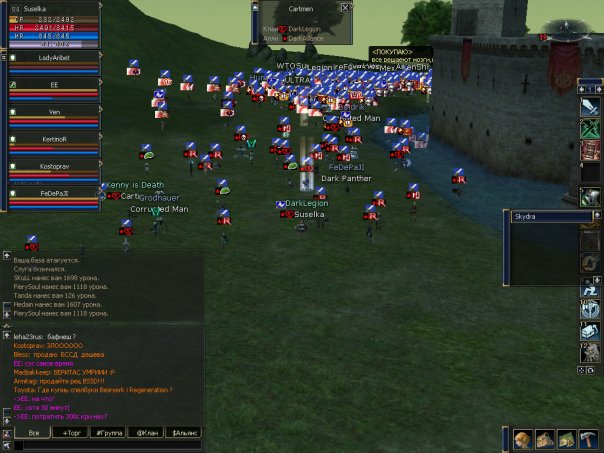Screen dimensions: 604x453
Task: Switch to the Все chat tab
Action: (34, 432)
